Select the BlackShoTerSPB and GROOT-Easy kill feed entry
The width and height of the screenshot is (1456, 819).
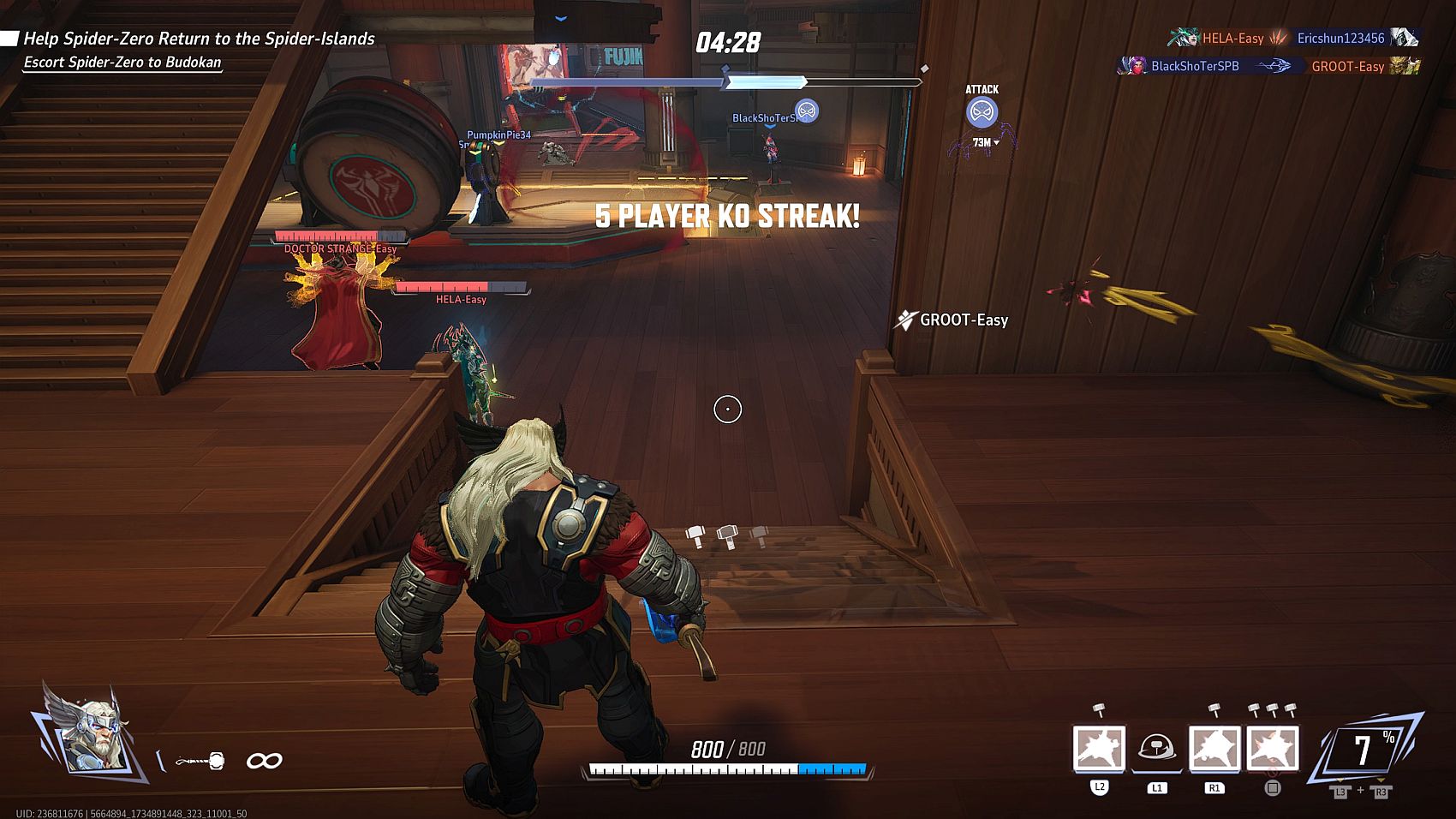coord(1268,66)
